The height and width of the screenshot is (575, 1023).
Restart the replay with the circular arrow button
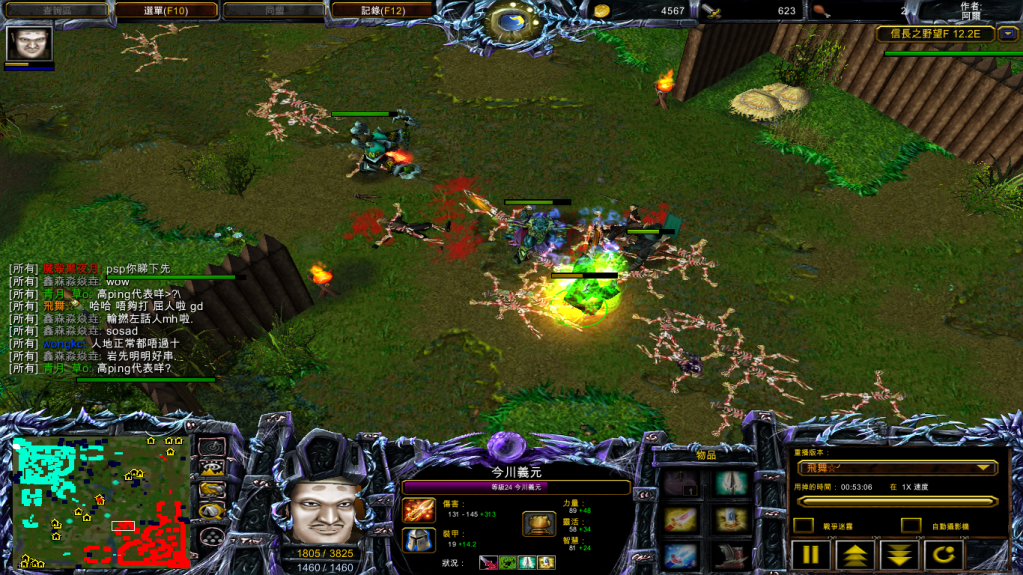(943, 555)
